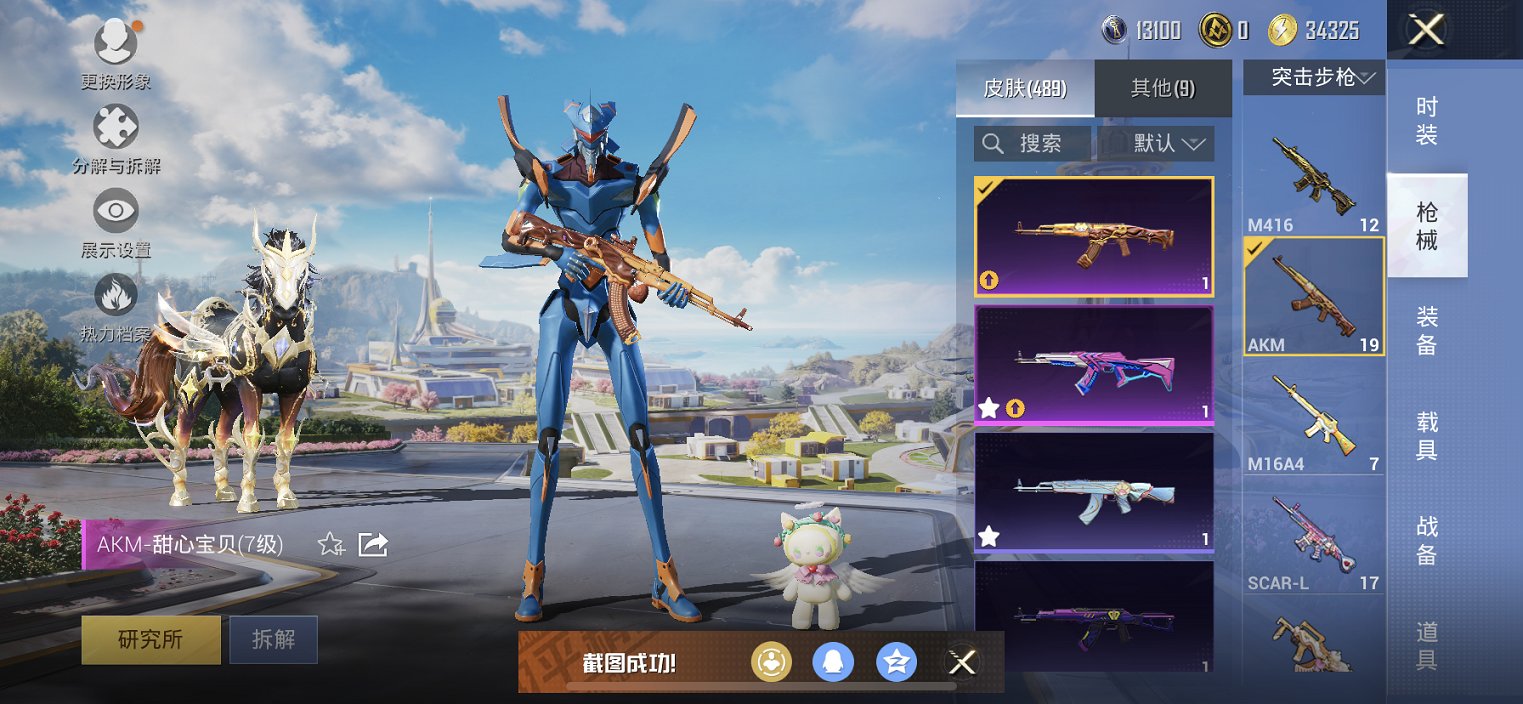Choose the M416 weapon entry
The image size is (1523, 704).
point(1313,180)
